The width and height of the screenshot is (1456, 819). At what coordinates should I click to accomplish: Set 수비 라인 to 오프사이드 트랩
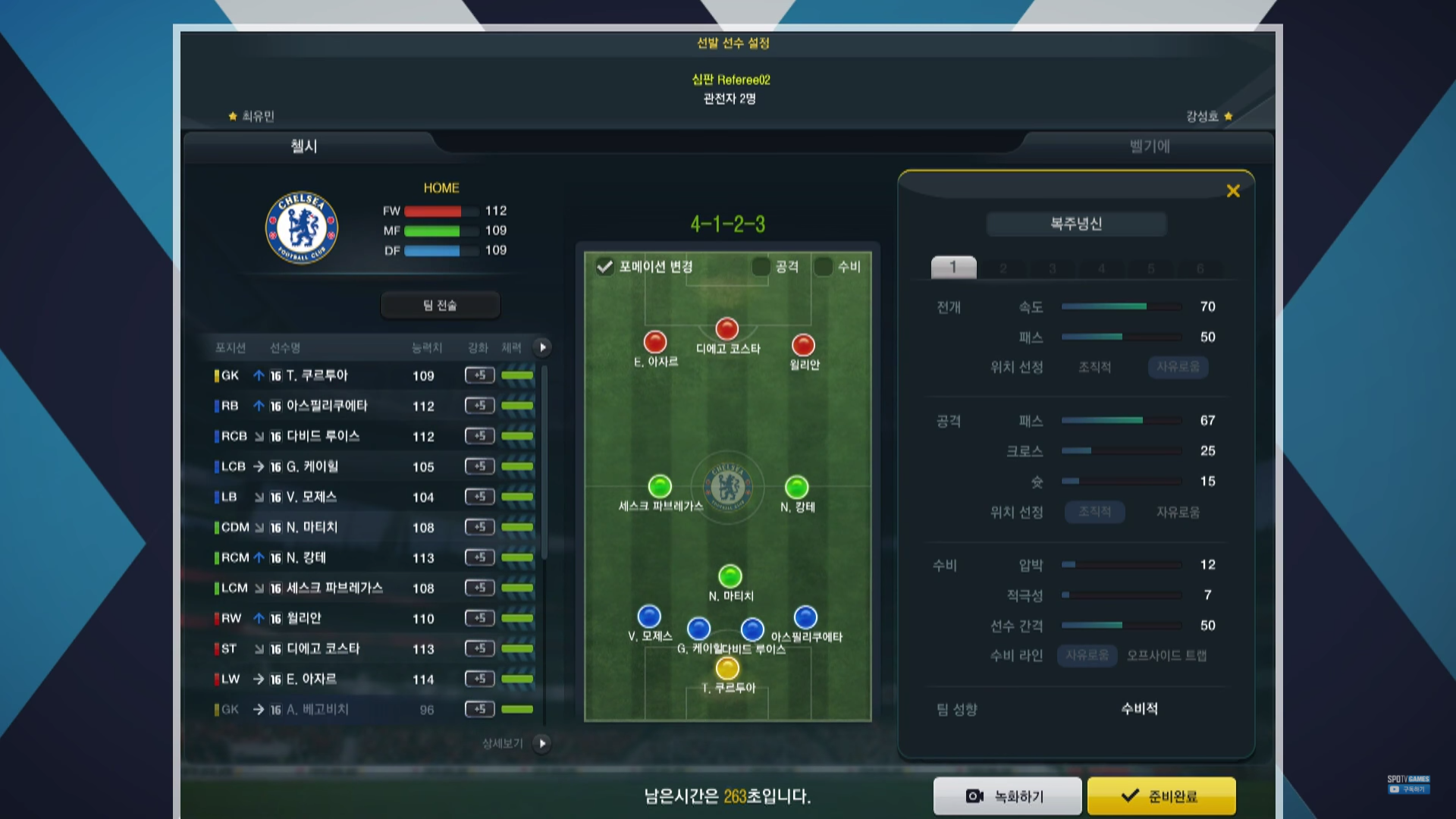(x=1166, y=655)
